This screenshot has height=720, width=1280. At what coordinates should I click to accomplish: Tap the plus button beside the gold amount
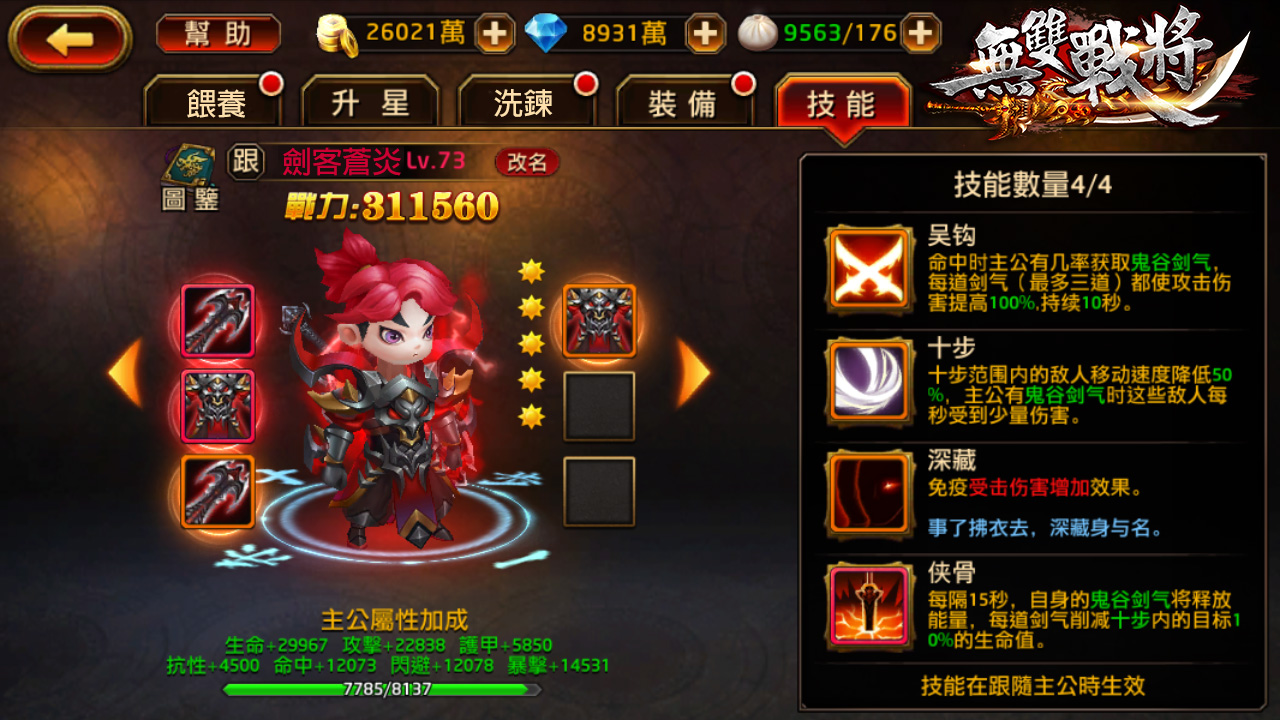[x=495, y=33]
